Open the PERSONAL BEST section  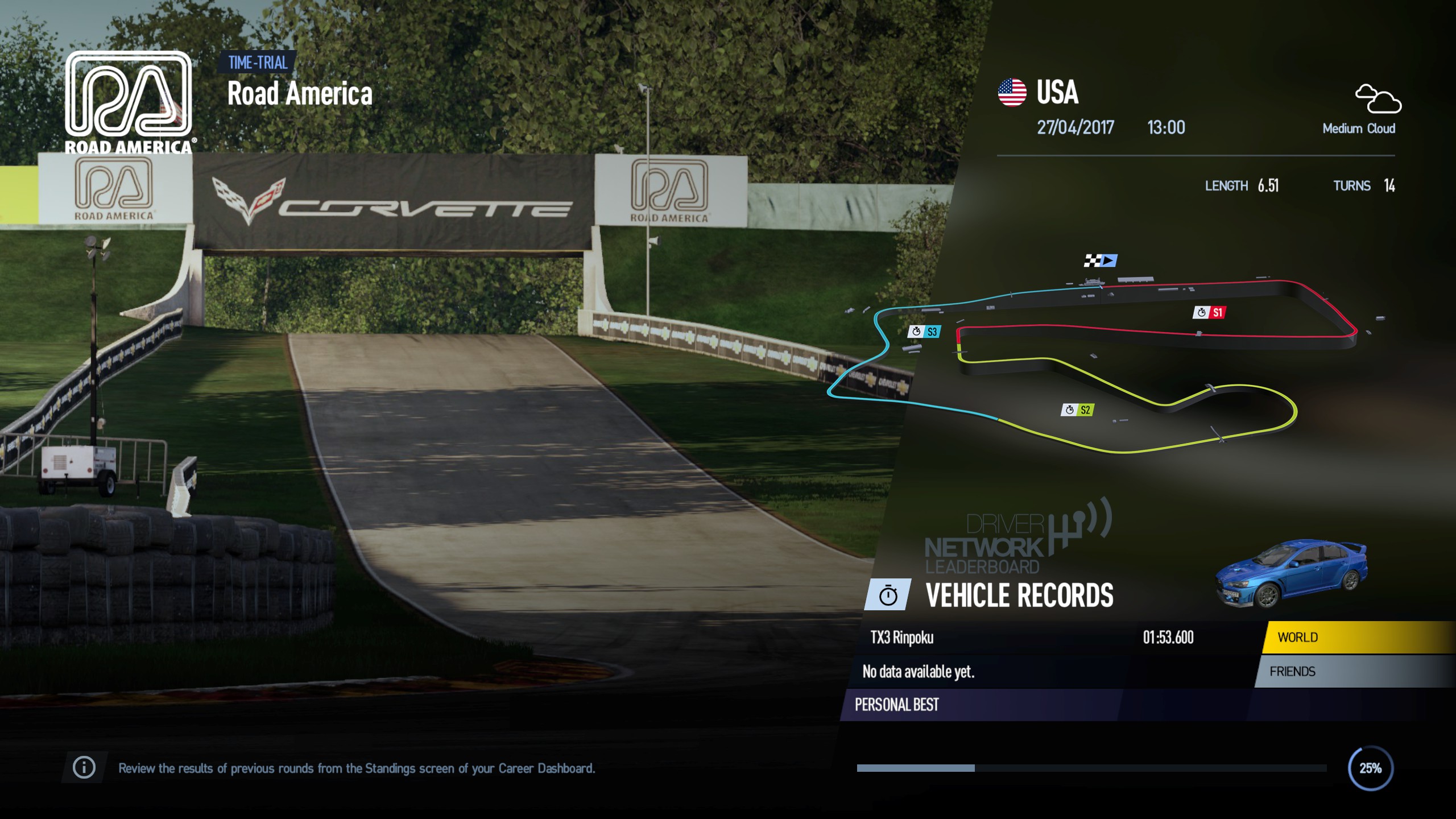point(897,705)
